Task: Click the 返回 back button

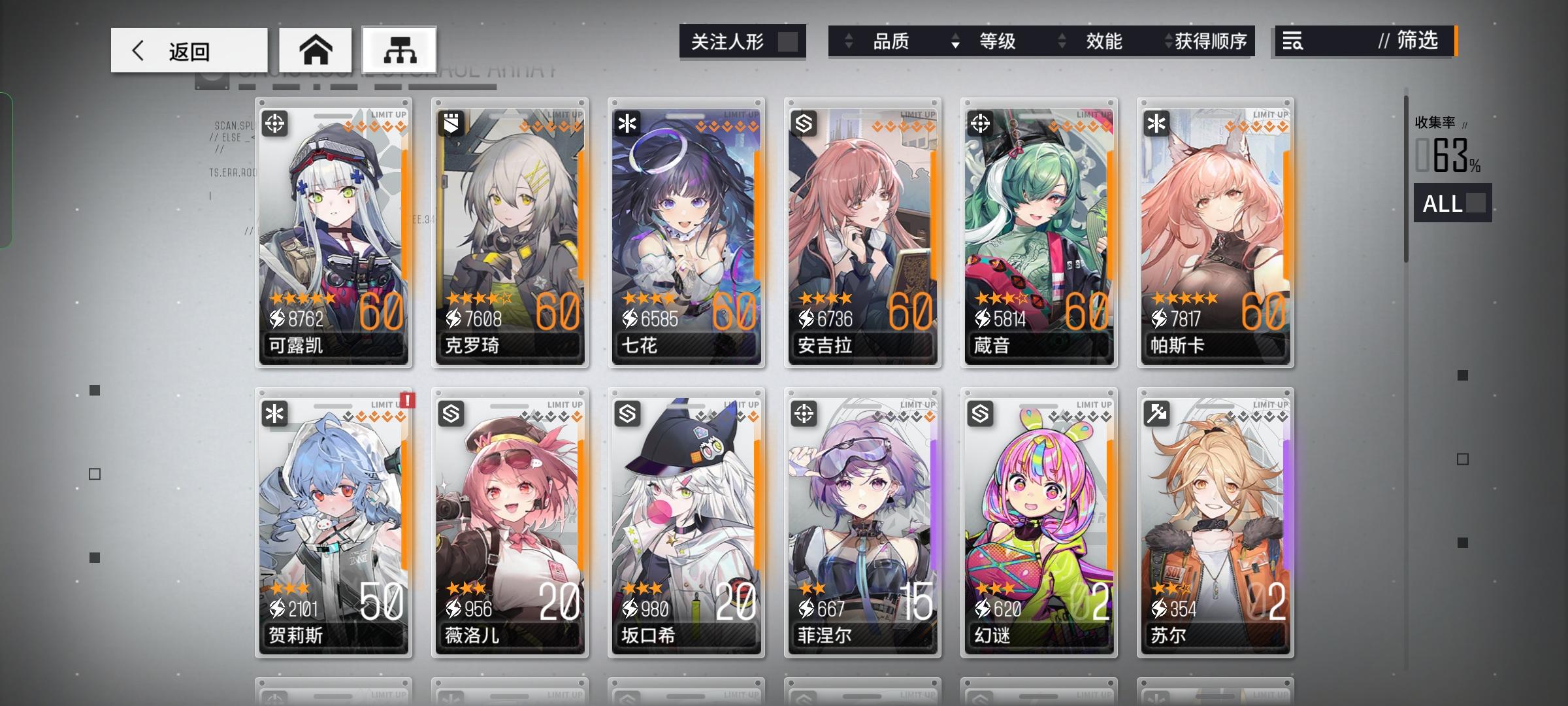Action: 188,50
